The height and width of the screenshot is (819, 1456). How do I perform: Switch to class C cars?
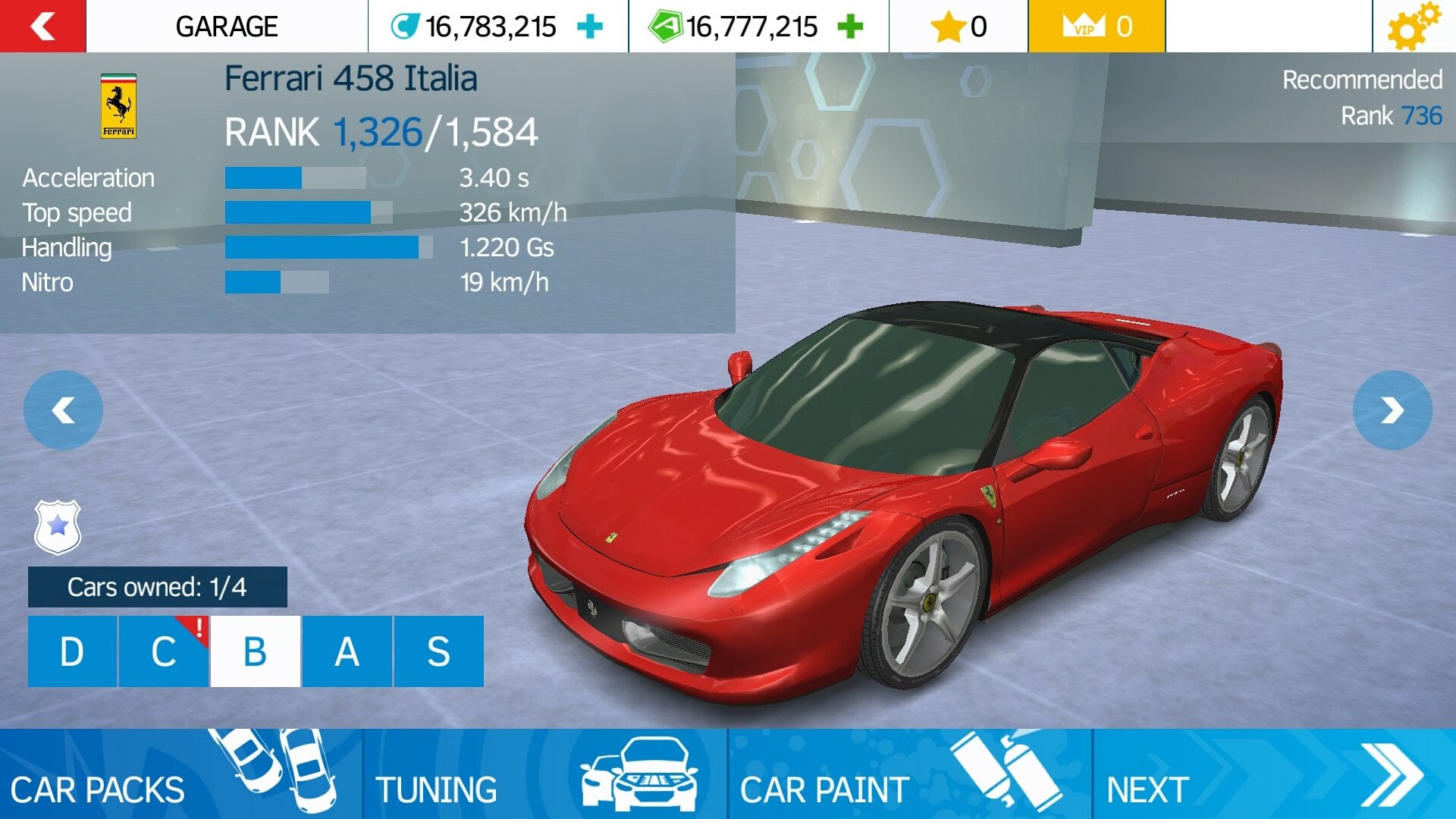click(x=164, y=651)
